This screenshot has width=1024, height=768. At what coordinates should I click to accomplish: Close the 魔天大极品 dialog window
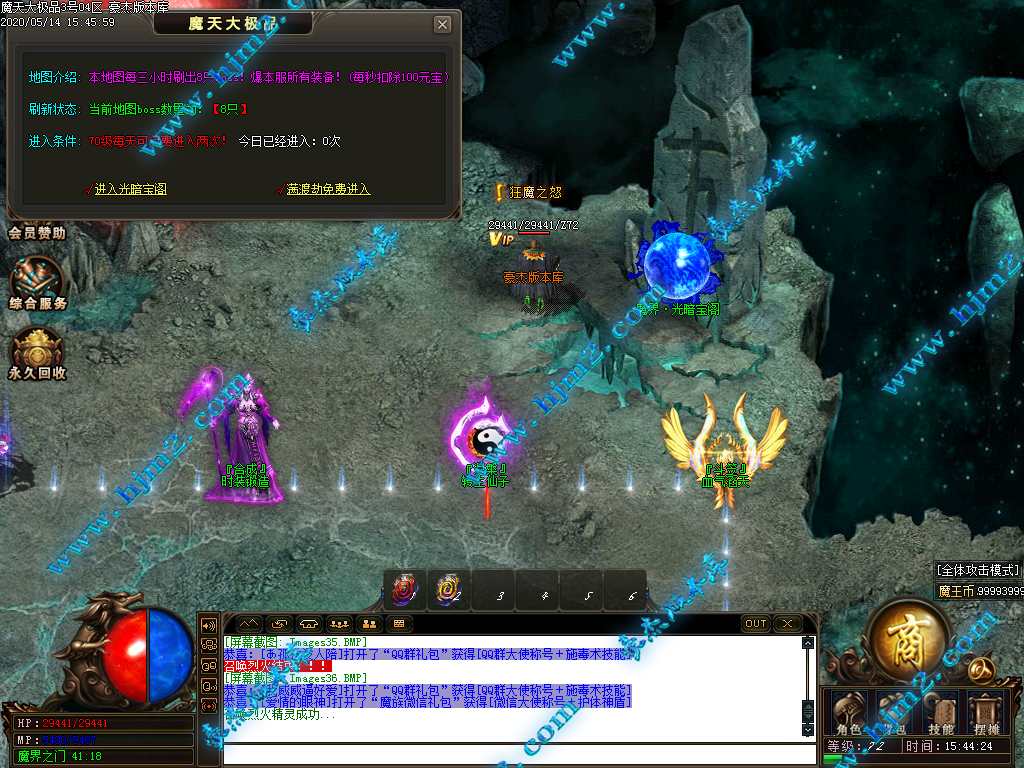pos(442,25)
